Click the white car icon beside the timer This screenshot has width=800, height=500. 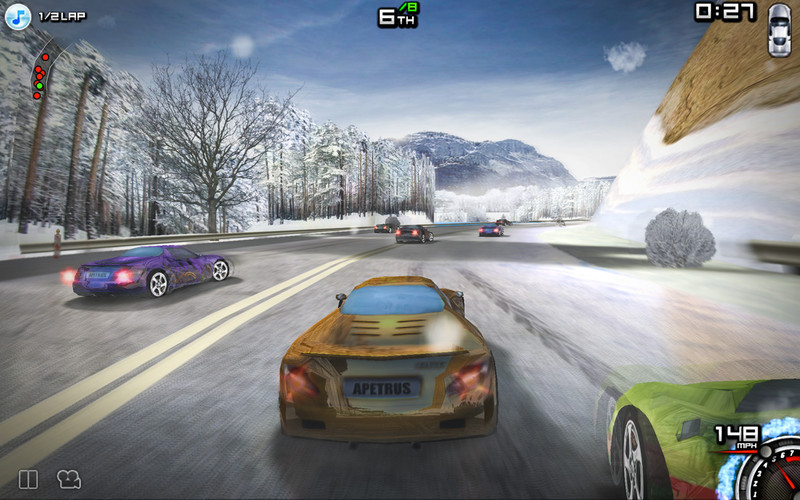(778, 28)
